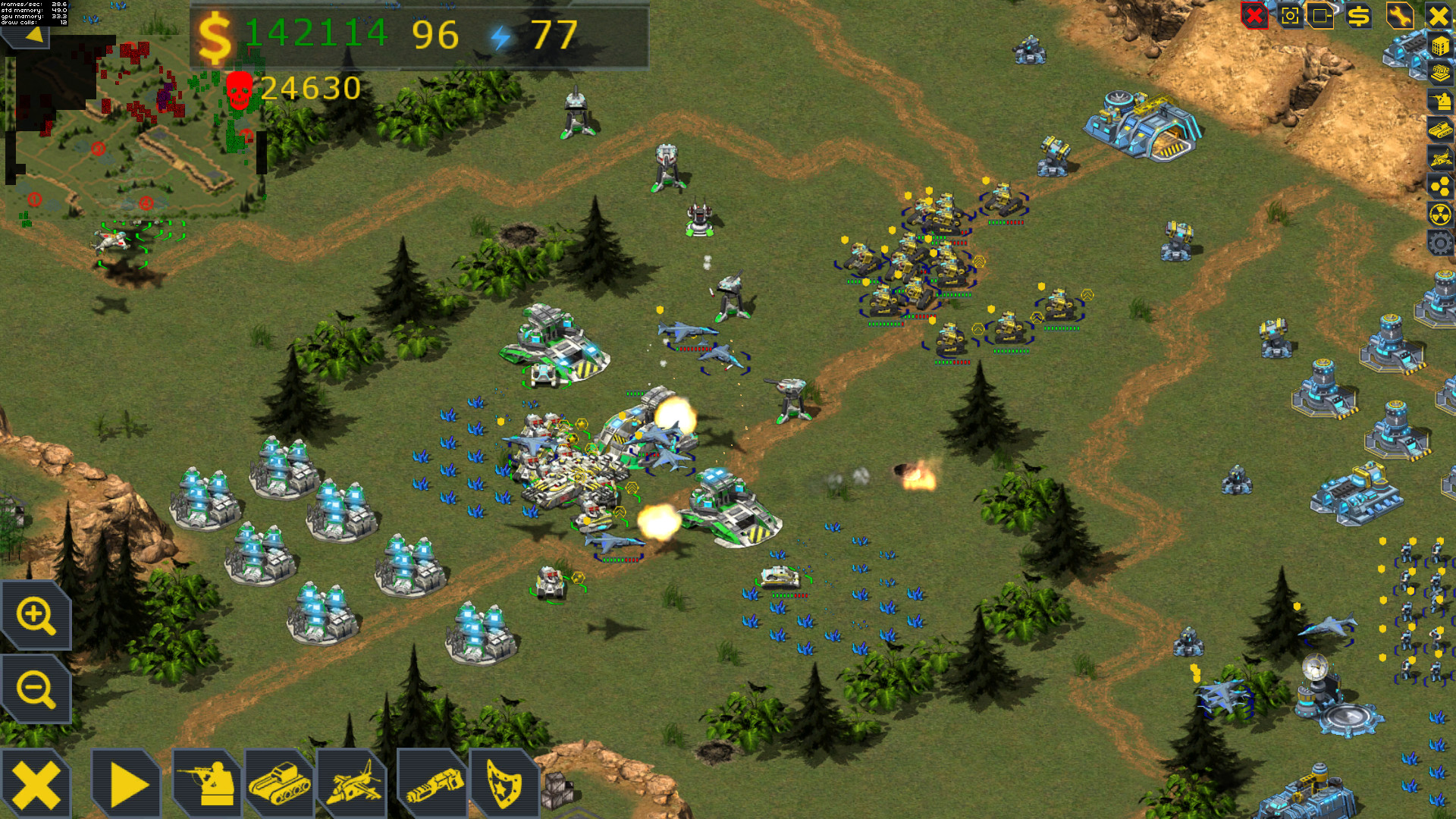Switch to the base defenses construction tab
This screenshot has width=1456, height=819.
click(x=1441, y=73)
